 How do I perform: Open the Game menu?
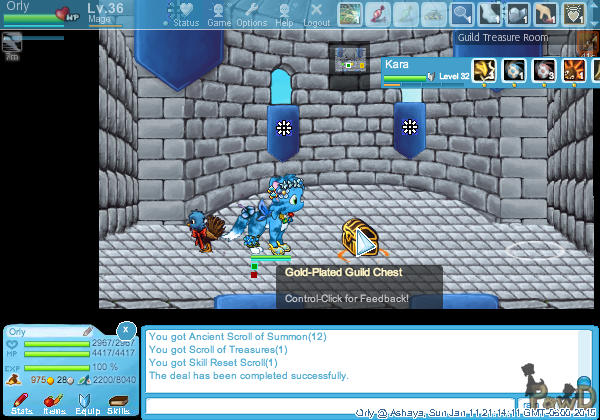(218, 14)
